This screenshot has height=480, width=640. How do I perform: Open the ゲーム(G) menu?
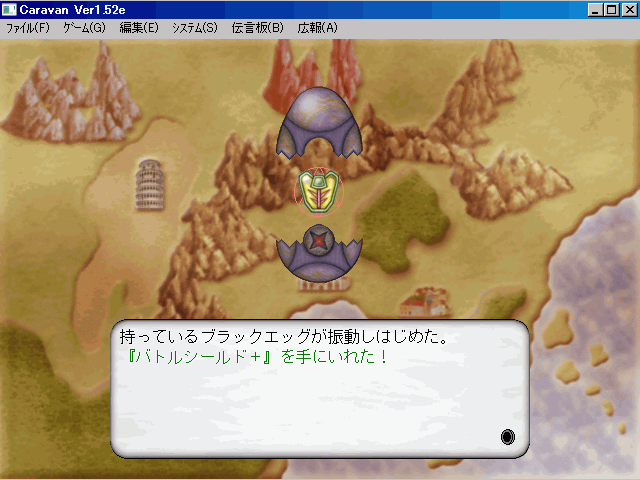point(84,28)
